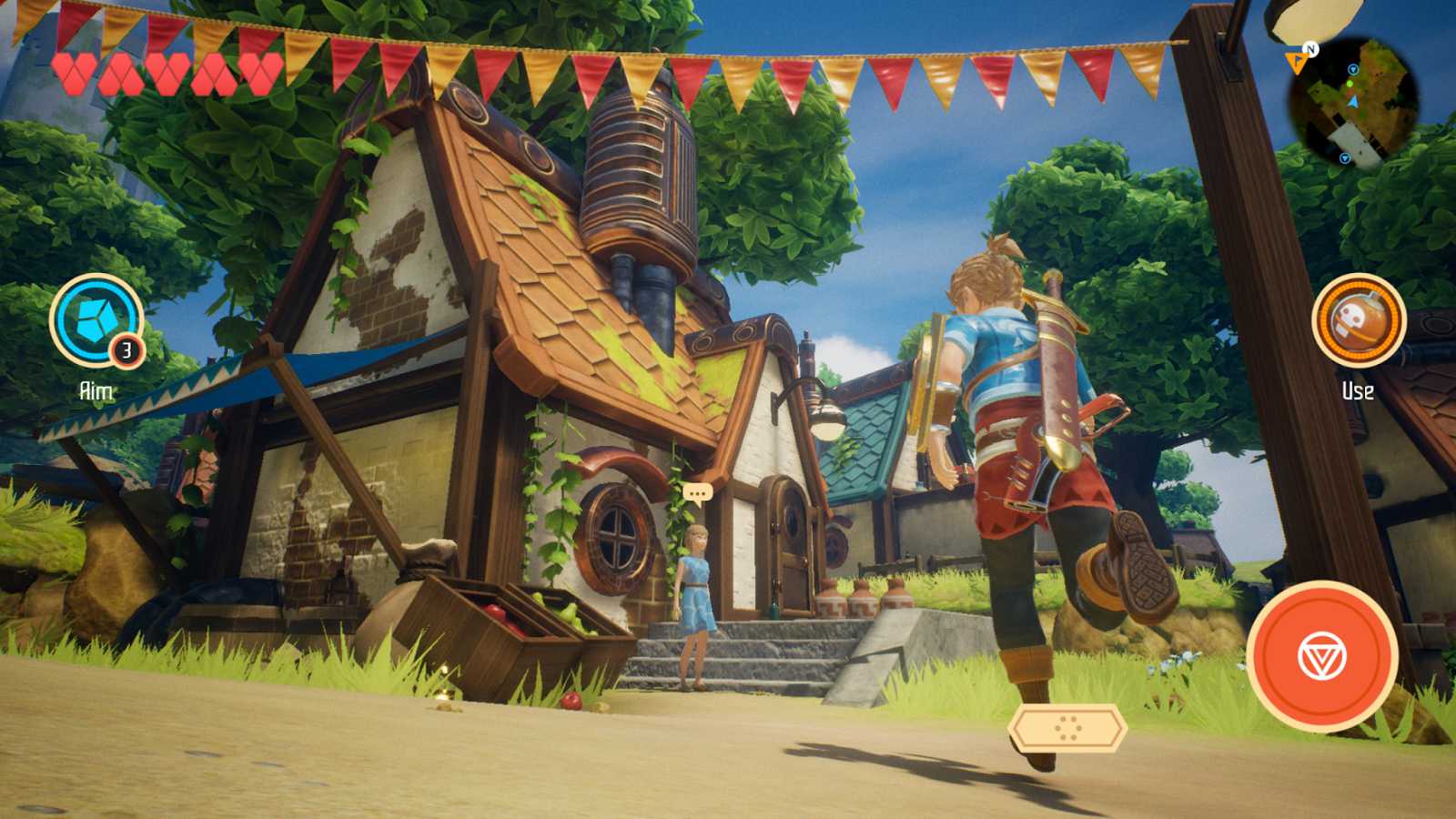Click the Aim label under the cube icon
Viewport: 1456px width, 819px height.
(x=95, y=389)
